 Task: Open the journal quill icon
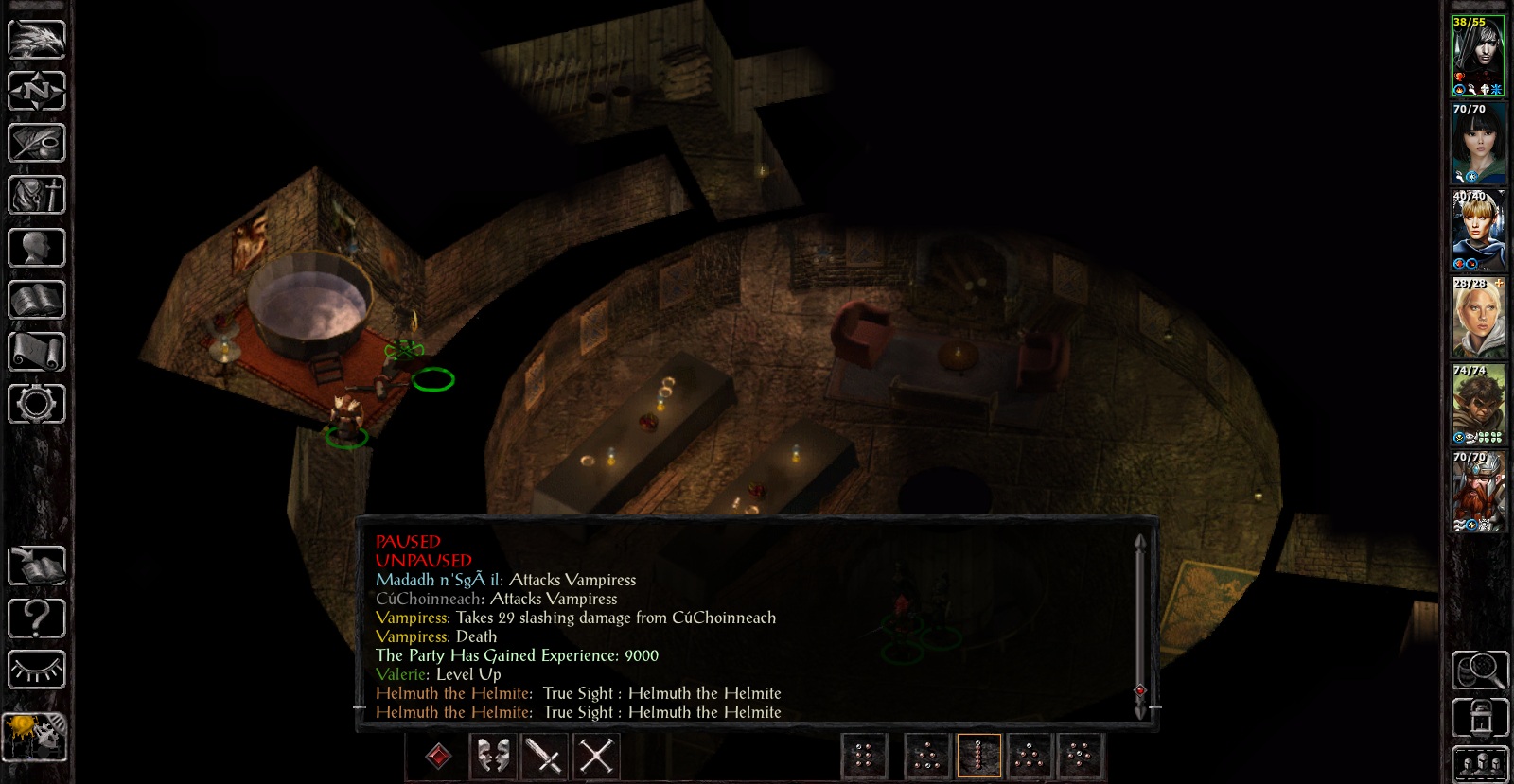point(37,144)
